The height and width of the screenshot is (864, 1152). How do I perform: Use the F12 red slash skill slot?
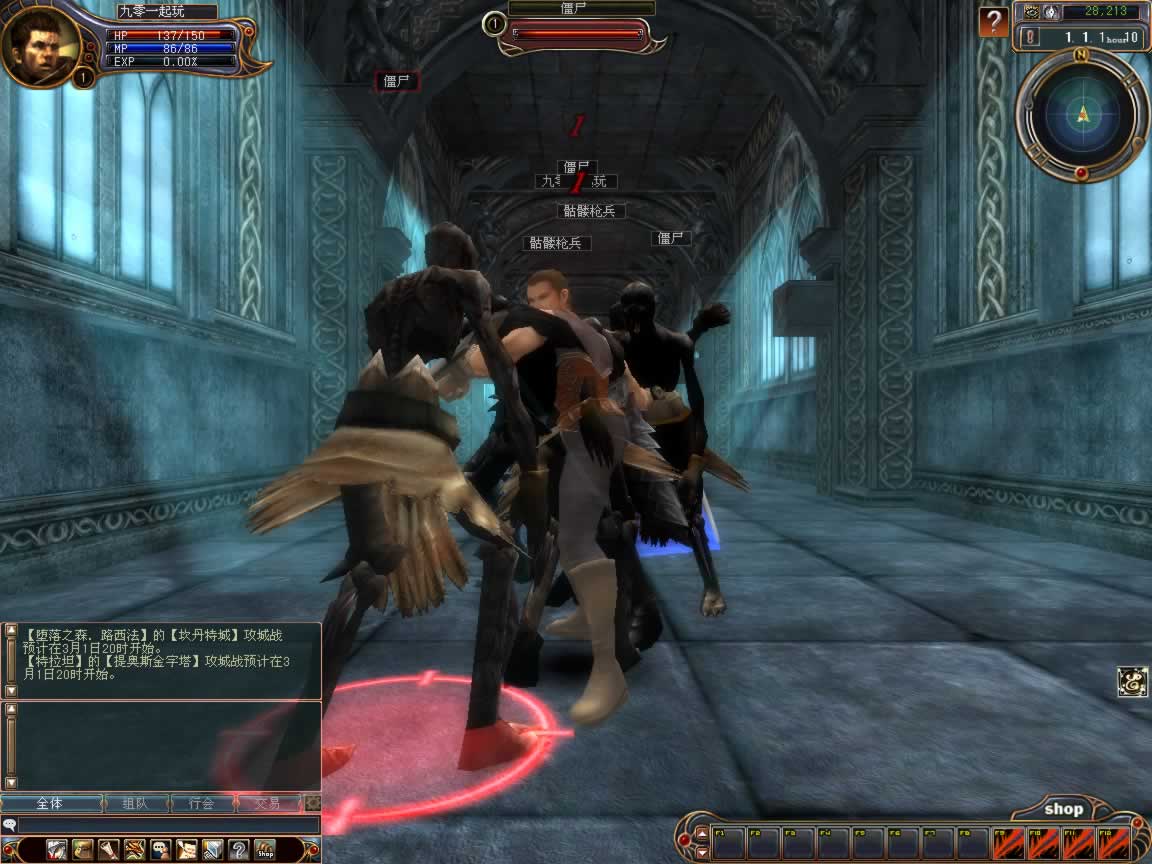(1114, 842)
